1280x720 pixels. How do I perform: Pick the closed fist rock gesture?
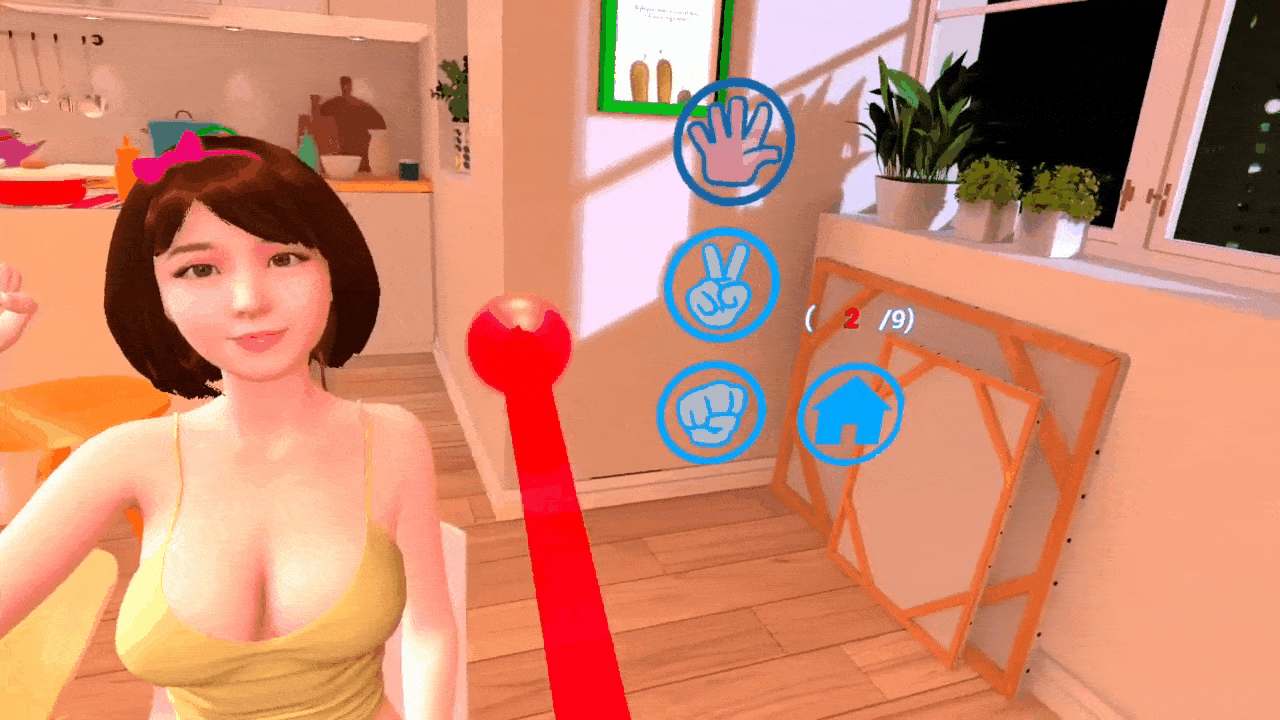[711, 411]
